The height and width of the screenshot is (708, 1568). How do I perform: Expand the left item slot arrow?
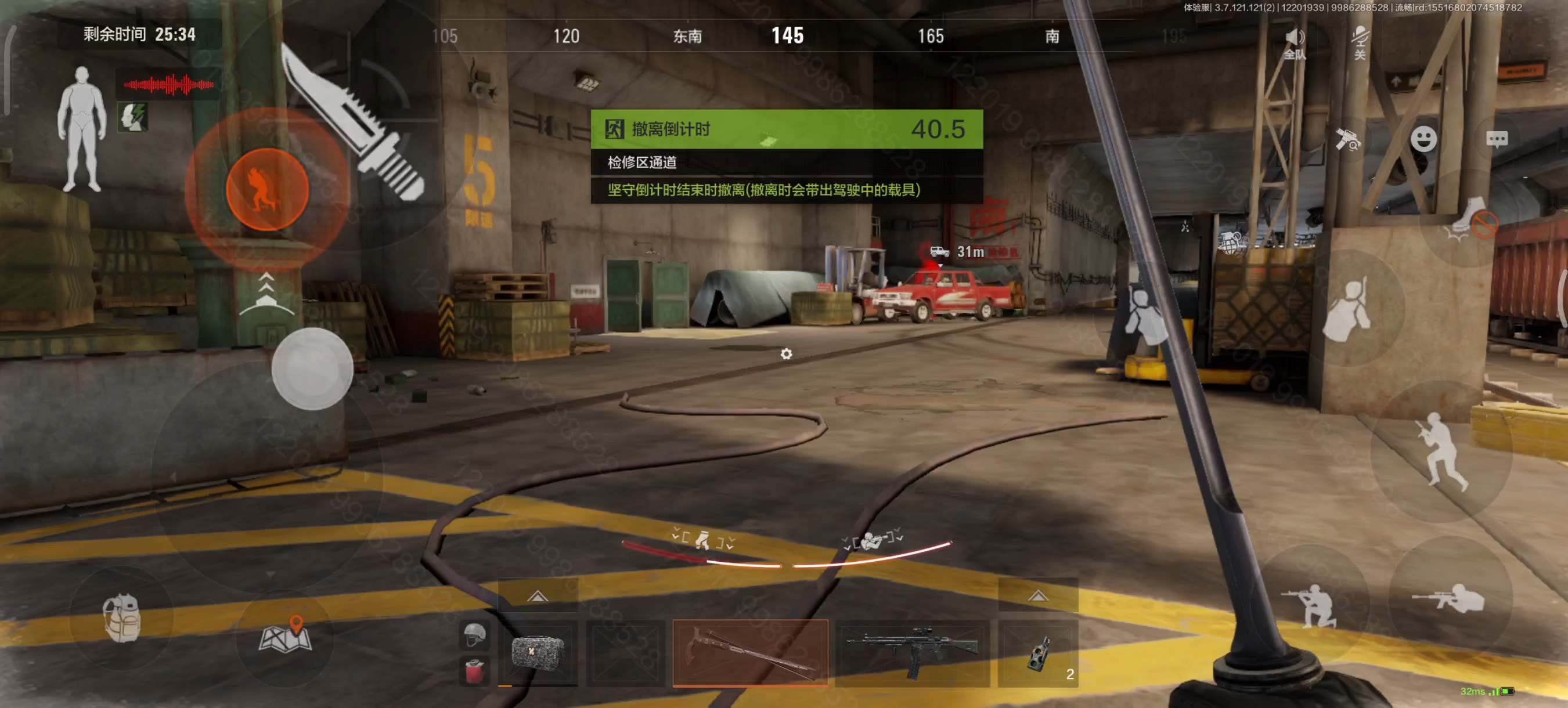[538, 596]
